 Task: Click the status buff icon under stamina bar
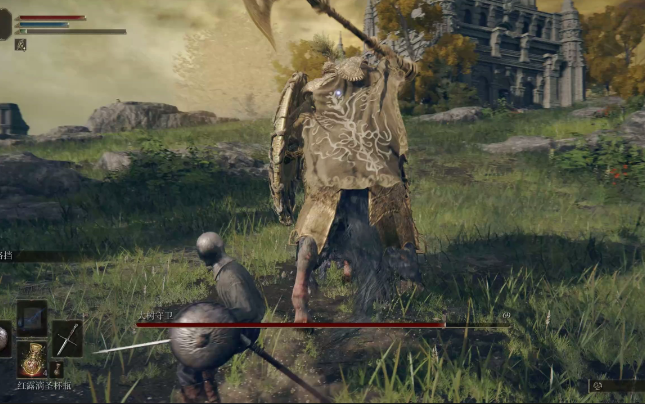tap(20, 44)
